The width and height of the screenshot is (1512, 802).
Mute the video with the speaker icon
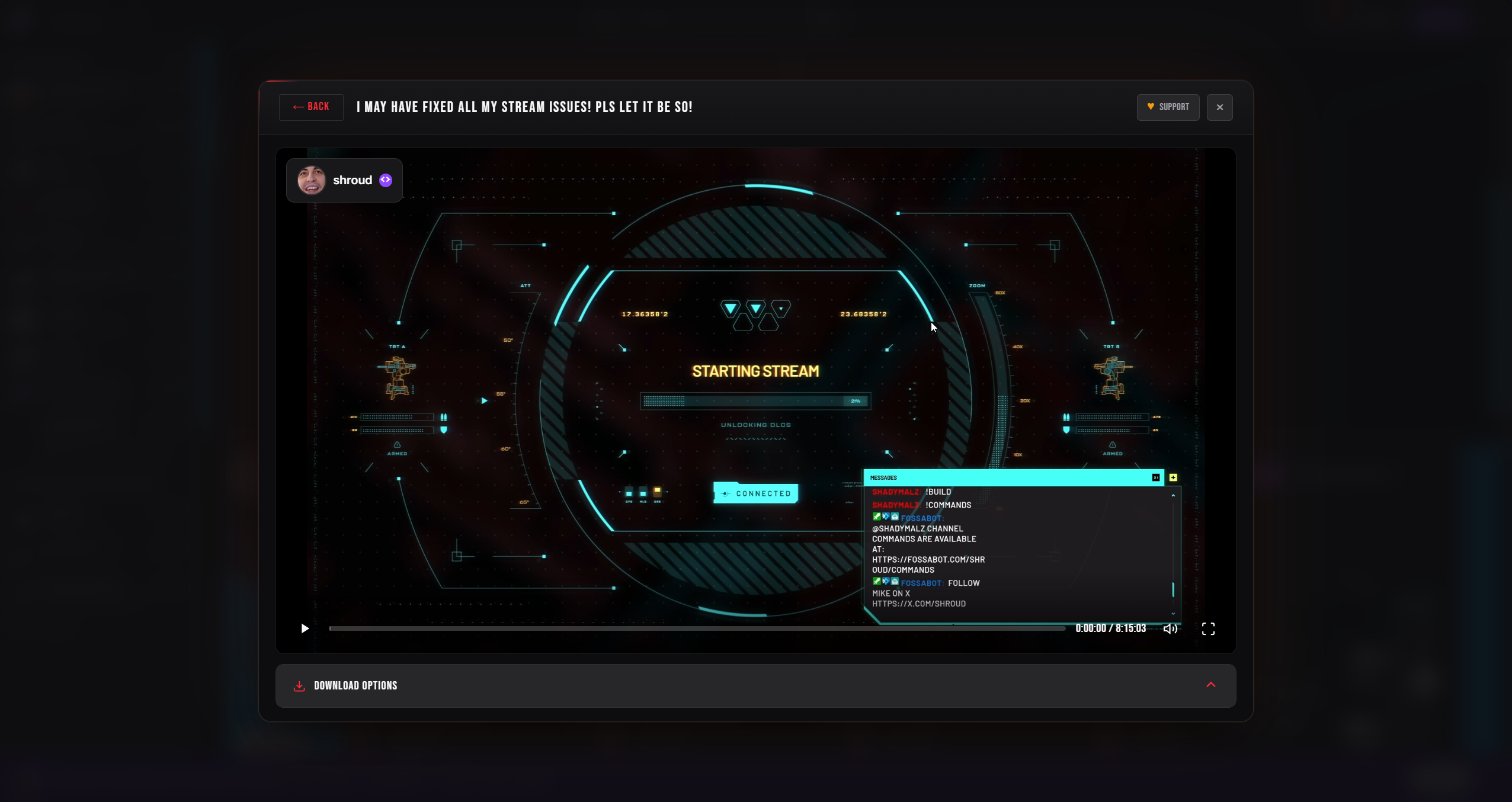point(1170,628)
